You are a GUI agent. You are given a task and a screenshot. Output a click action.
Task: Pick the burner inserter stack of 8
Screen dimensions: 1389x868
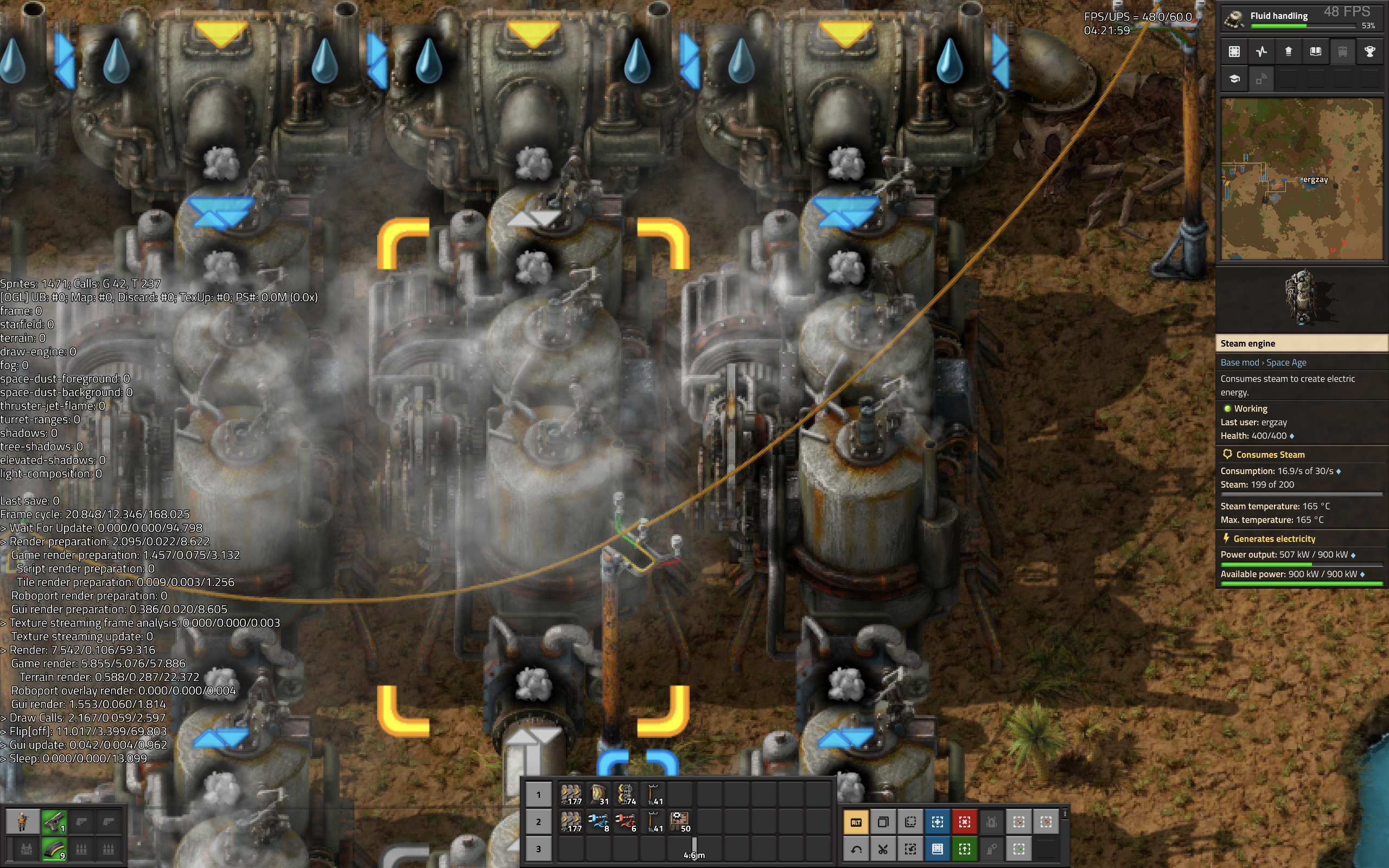coord(598,821)
